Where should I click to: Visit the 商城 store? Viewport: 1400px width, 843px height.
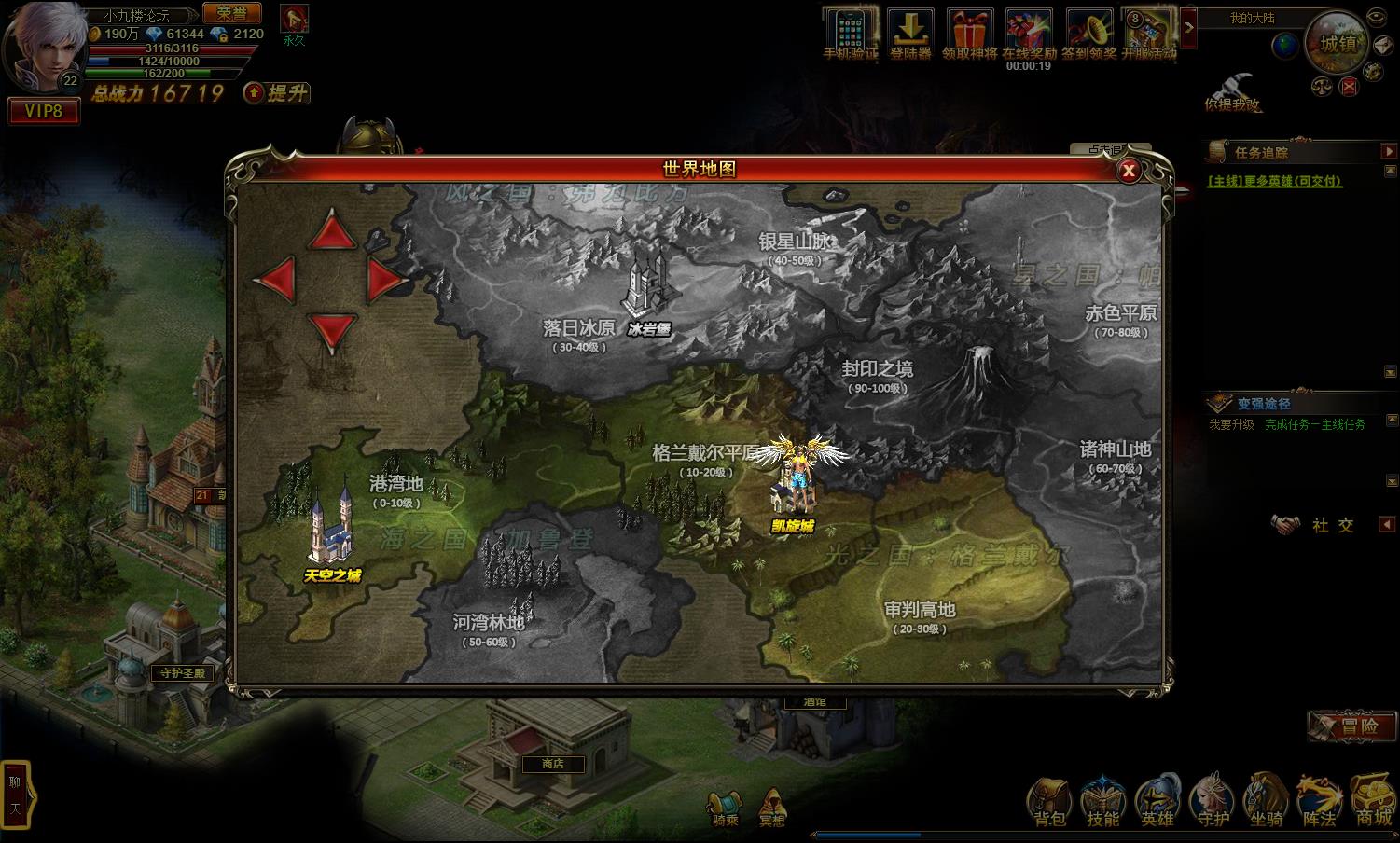(1373, 802)
